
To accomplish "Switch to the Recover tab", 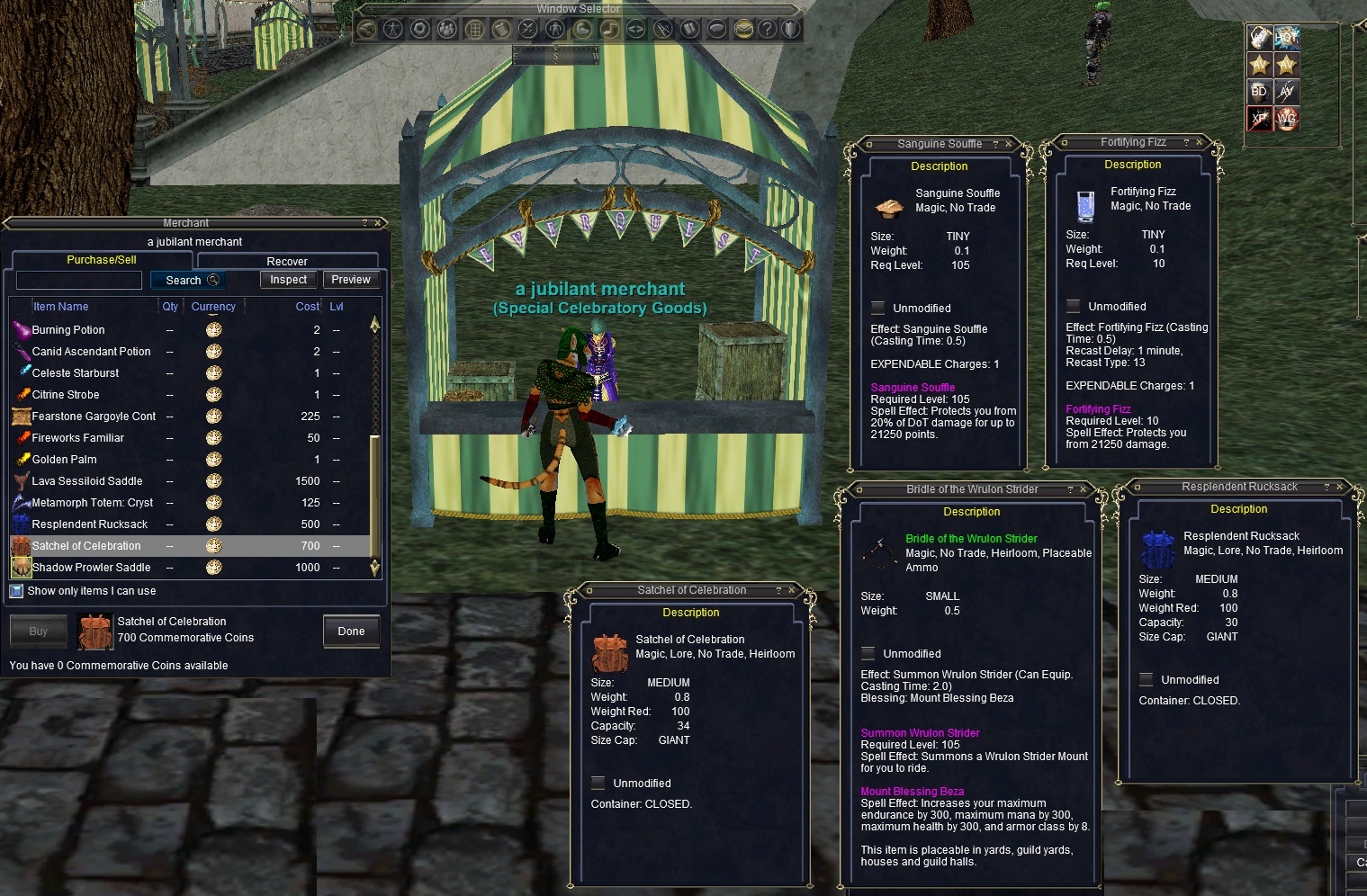I will (x=288, y=261).
